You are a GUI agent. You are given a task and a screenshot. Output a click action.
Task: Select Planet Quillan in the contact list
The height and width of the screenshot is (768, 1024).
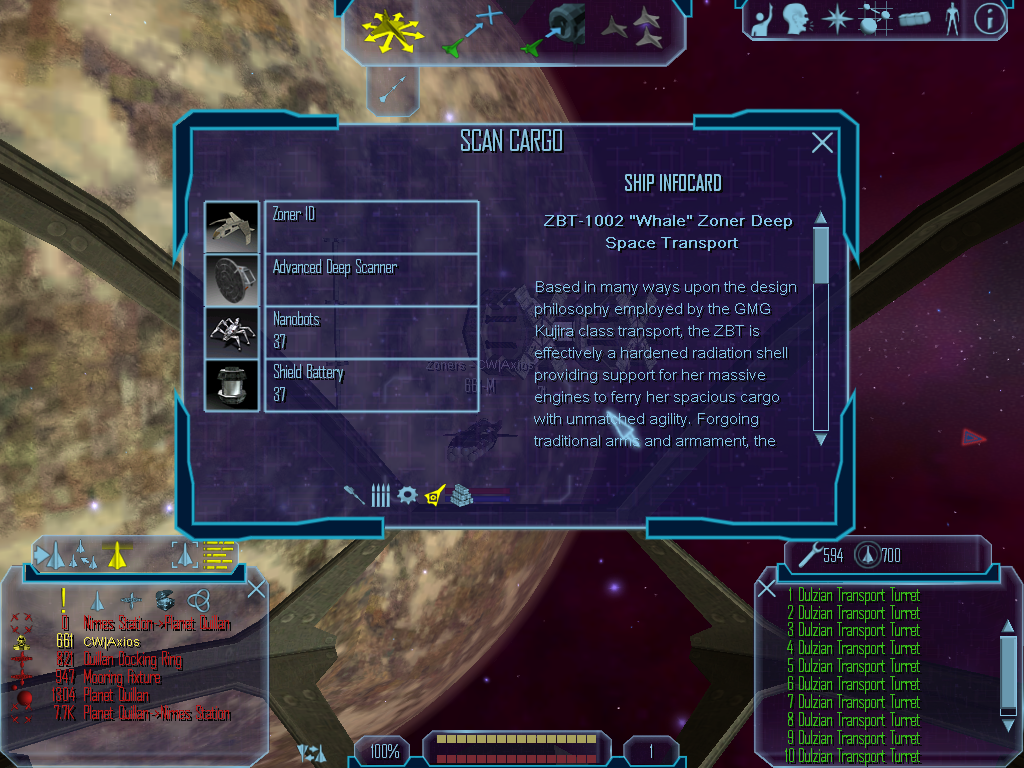[x=116, y=696]
